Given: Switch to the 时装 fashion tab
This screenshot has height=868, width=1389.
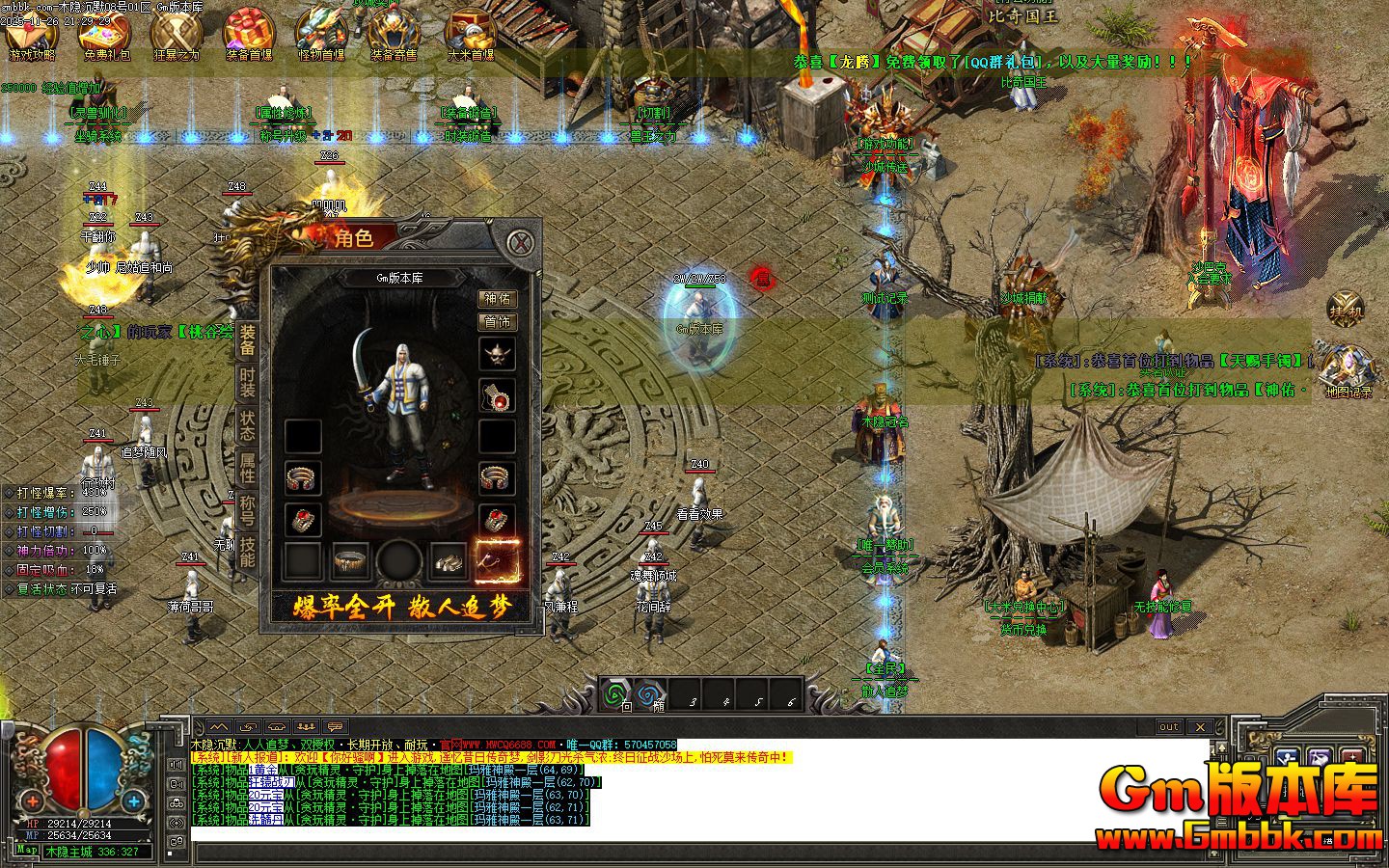Looking at the screenshot, I should (248, 384).
